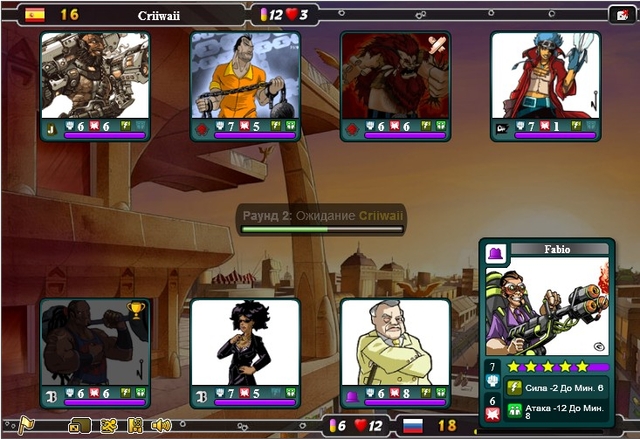Inspect opponent's orange-shirt chain fighter card
640x439 pixels.
[245, 76]
